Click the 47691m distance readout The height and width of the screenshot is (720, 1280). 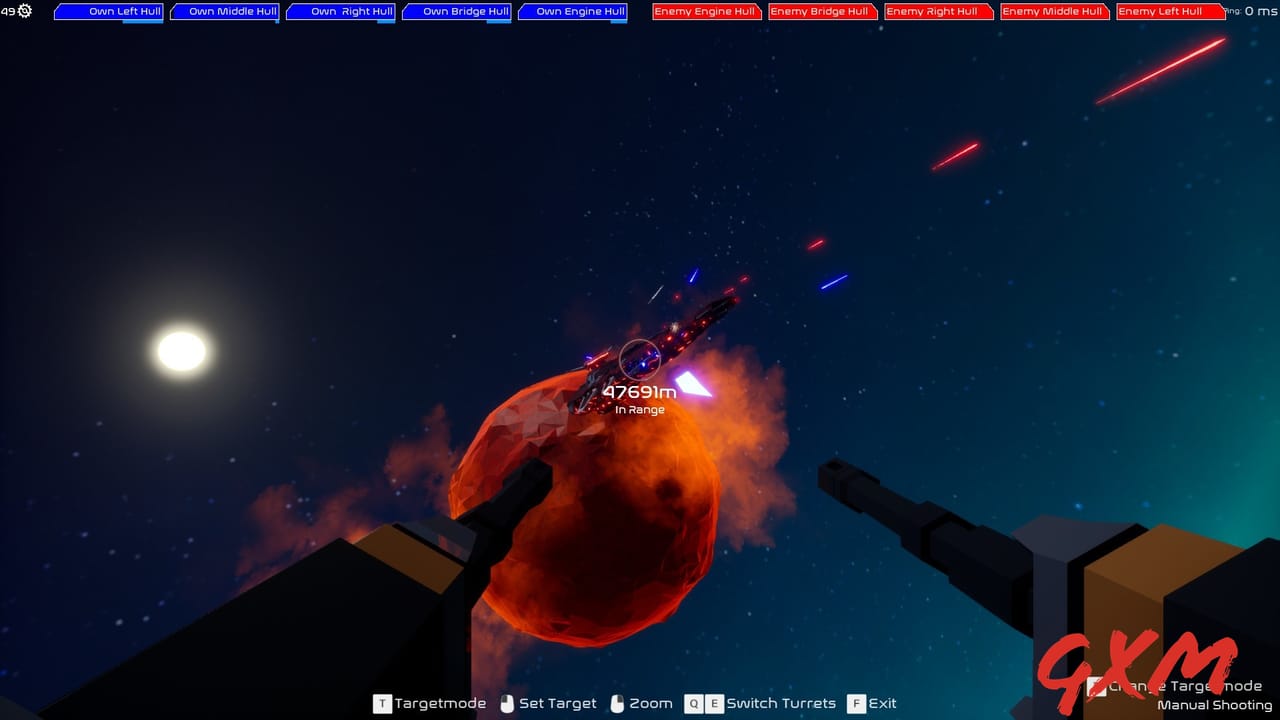[x=638, y=392]
